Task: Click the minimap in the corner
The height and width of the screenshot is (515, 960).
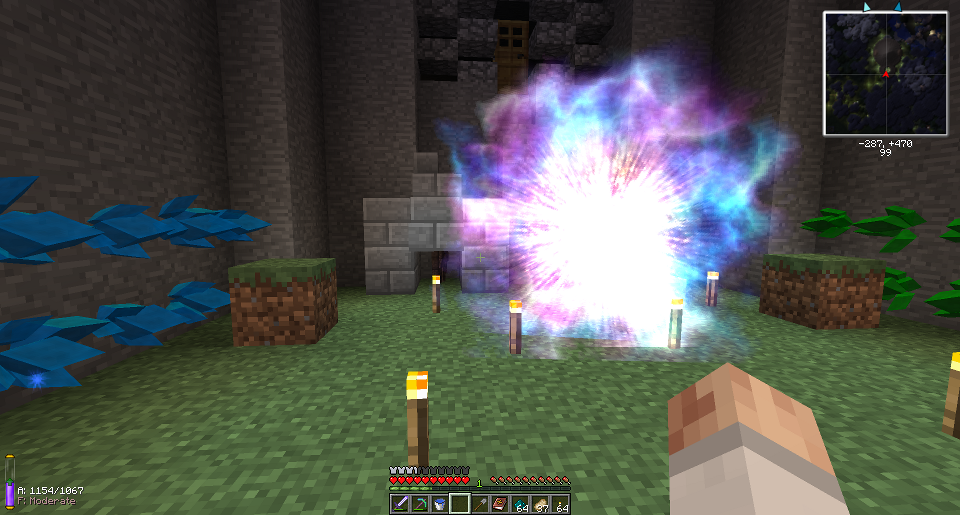Action: [885, 73]
